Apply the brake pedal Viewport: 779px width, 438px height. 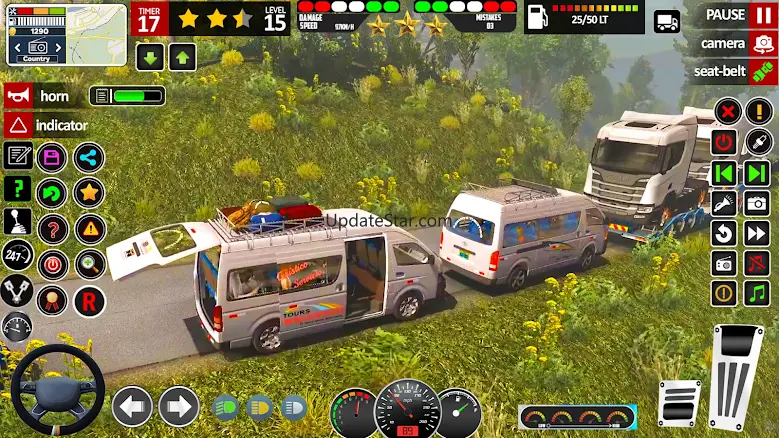pyautogui.click(x=678, y=402)
